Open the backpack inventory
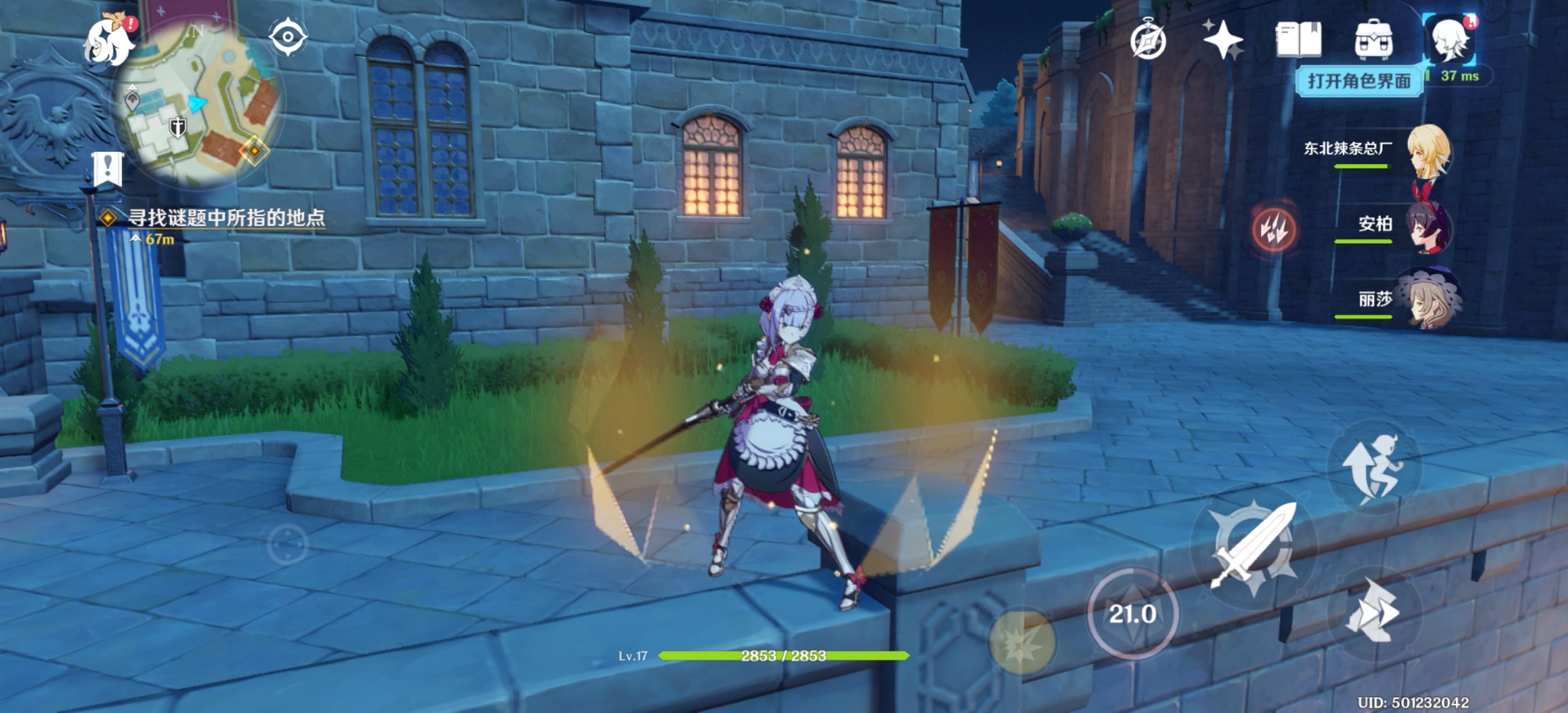 1373,40
